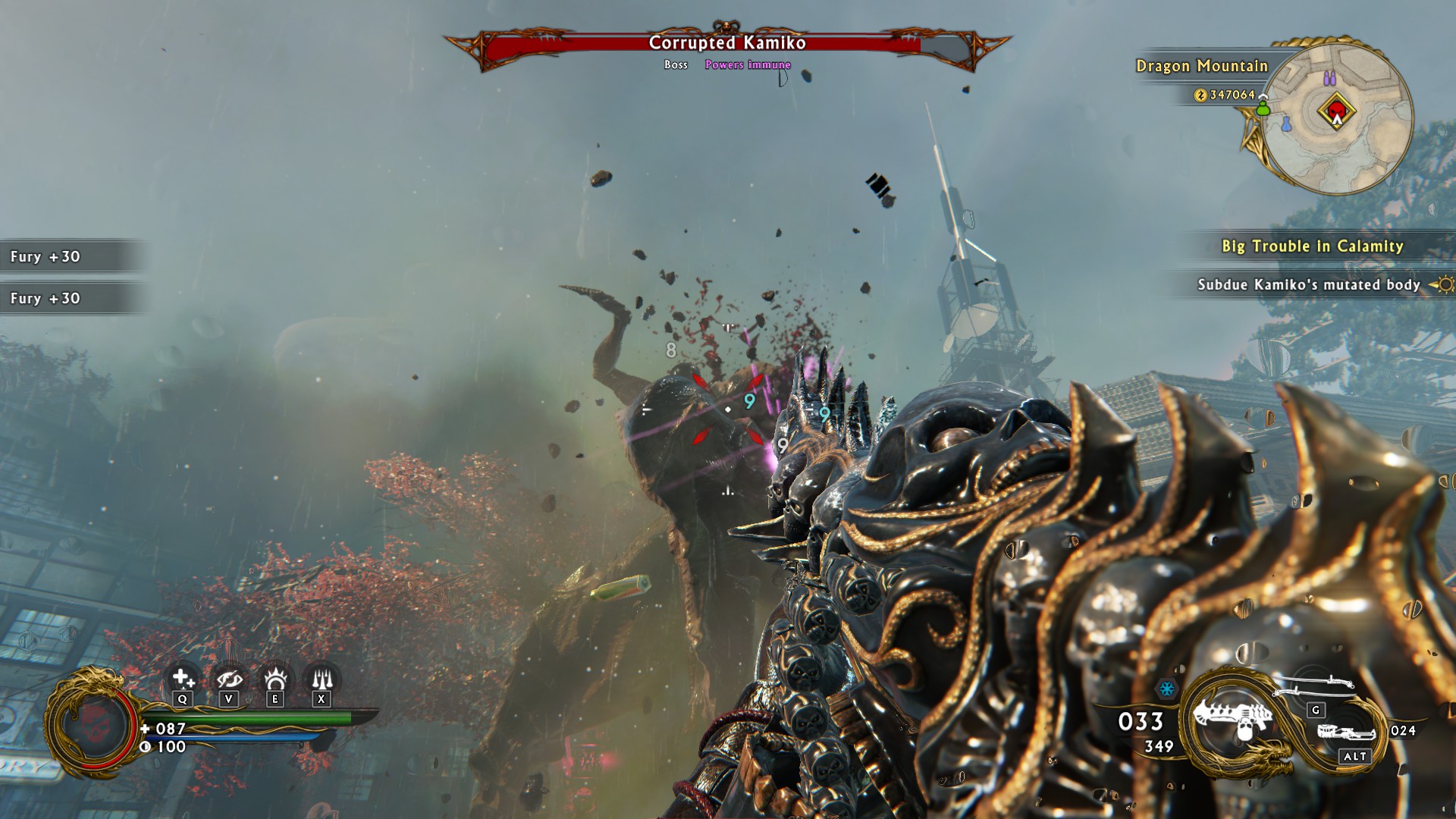1456x819 pixels.
Task: Open the Big Trouble in Calamity quest
Action: 1312,246
